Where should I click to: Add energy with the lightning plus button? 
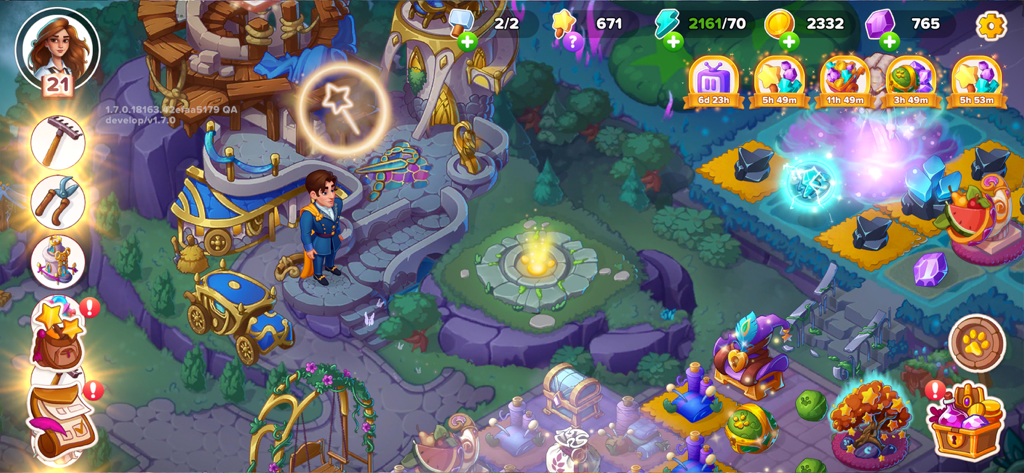(673, 41)
